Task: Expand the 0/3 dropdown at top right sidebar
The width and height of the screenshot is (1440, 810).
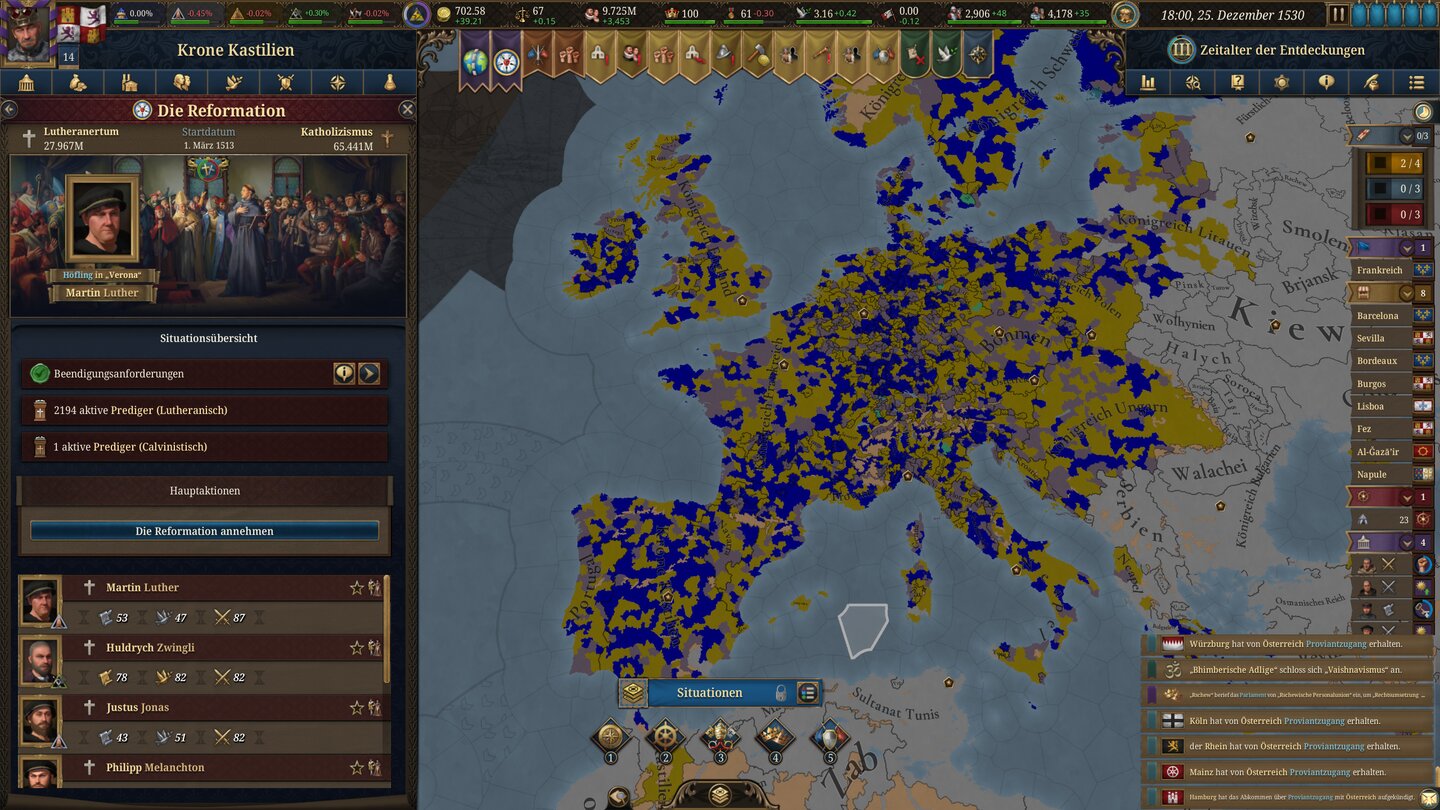Action: click(x=1407, y=137)
